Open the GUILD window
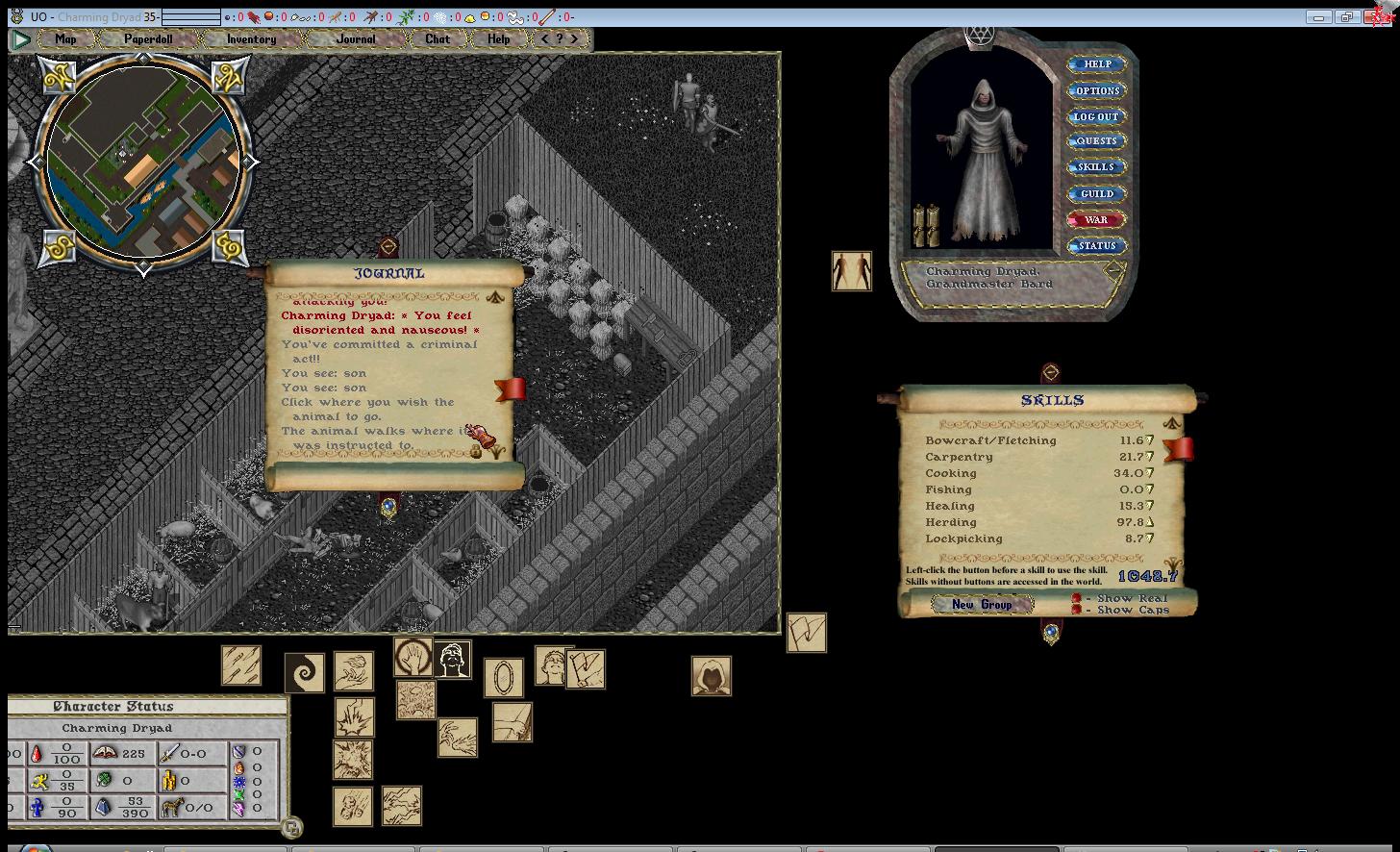The height and width of the screenshot is (852, 1400). [x=1096, y=193]
